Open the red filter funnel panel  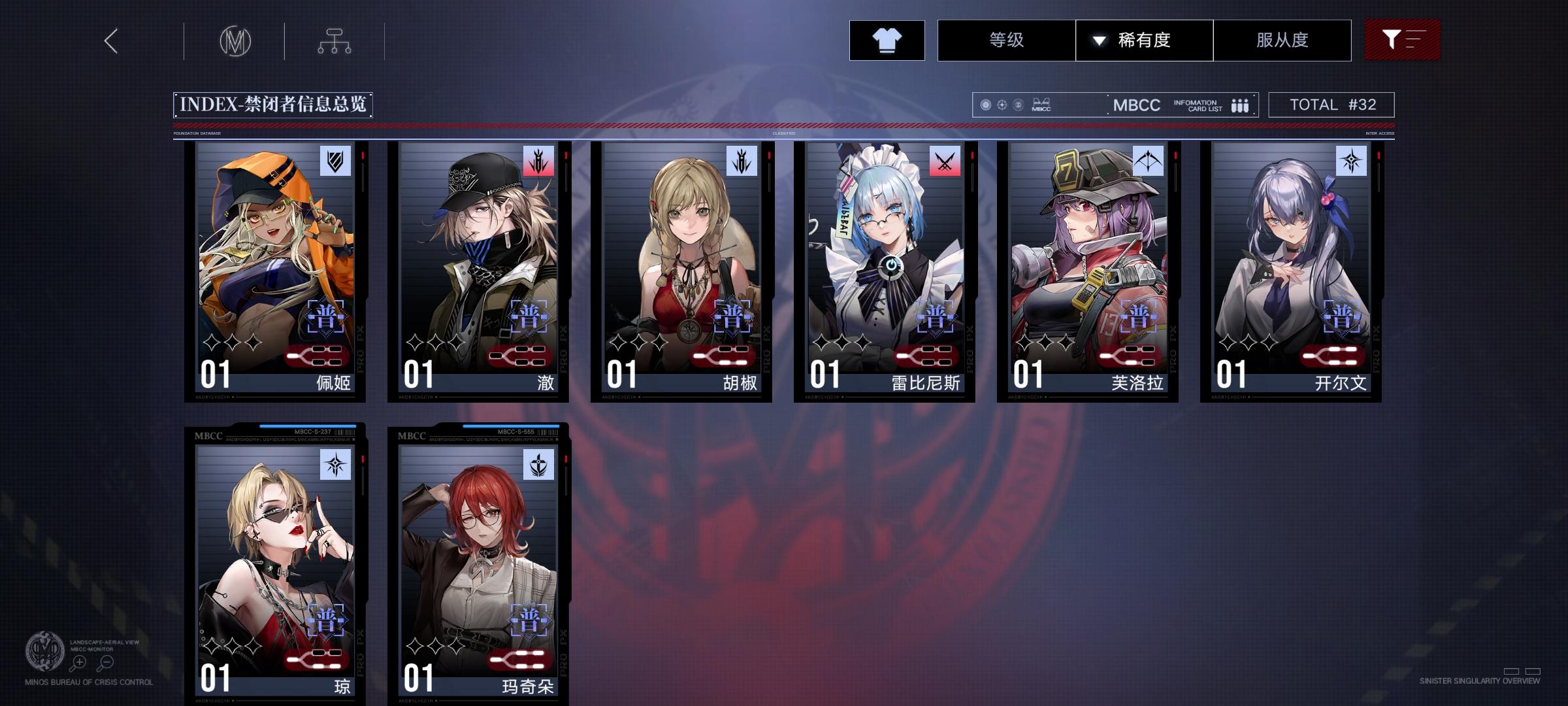(x=1402, y=40)
